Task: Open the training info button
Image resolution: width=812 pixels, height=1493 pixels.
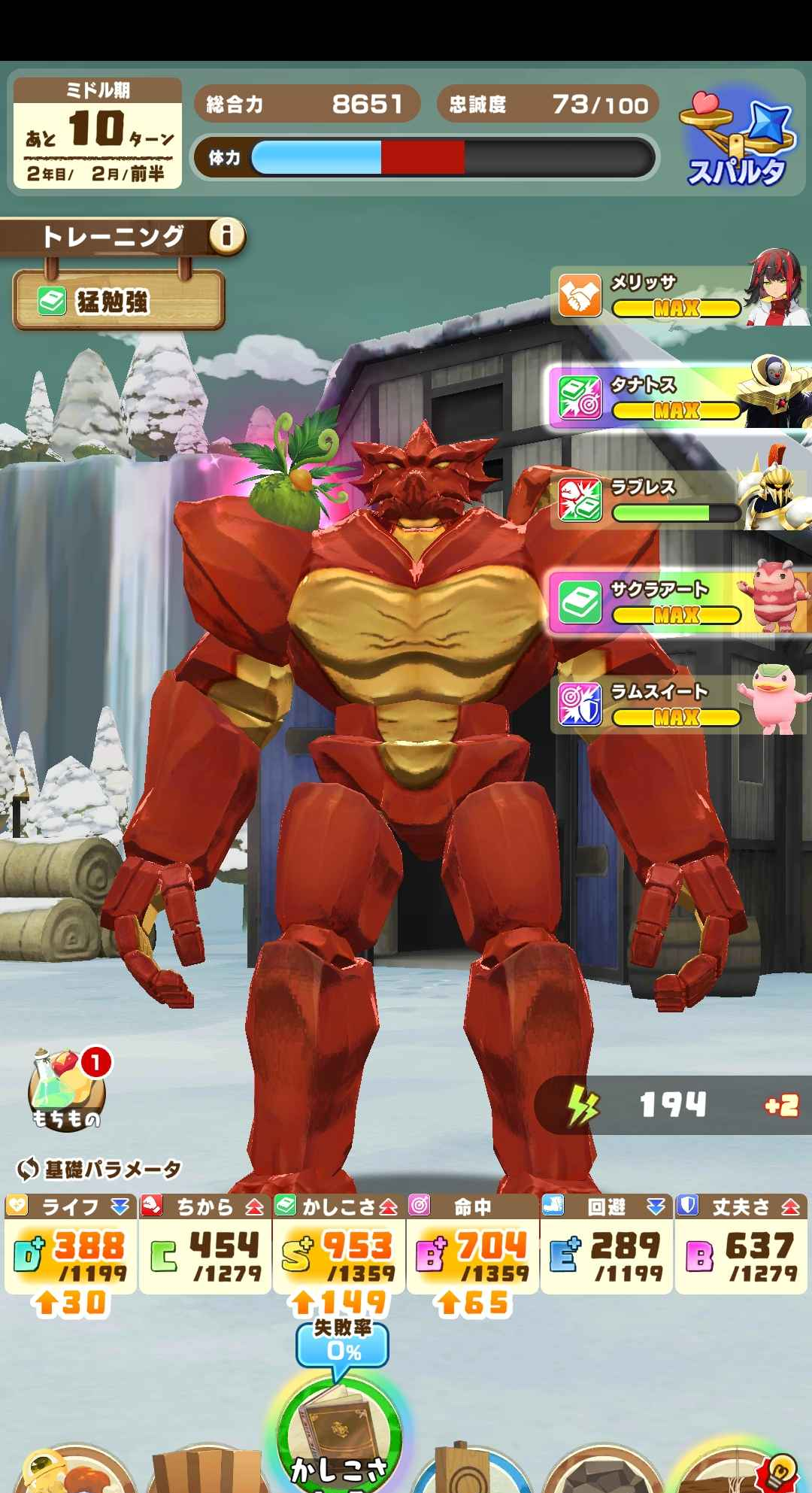Action: pos(226,237)
